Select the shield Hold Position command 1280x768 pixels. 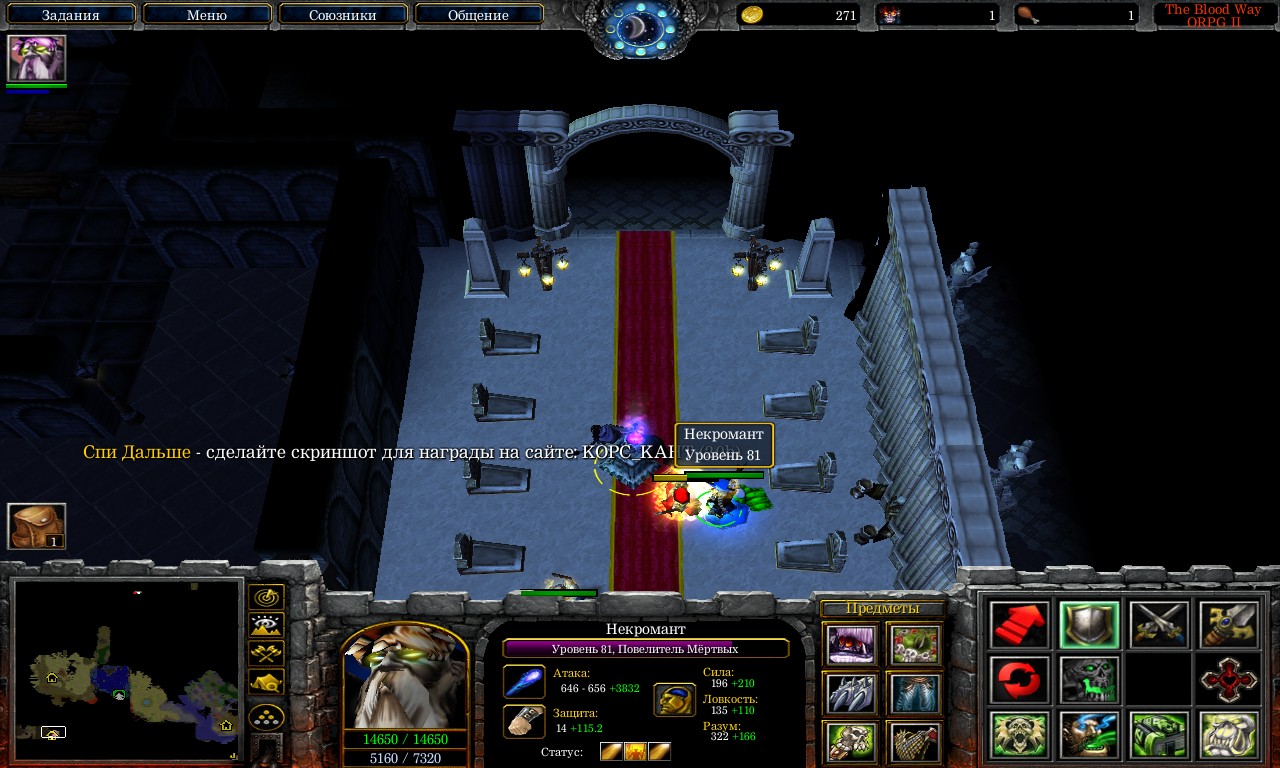point(1089,625)
